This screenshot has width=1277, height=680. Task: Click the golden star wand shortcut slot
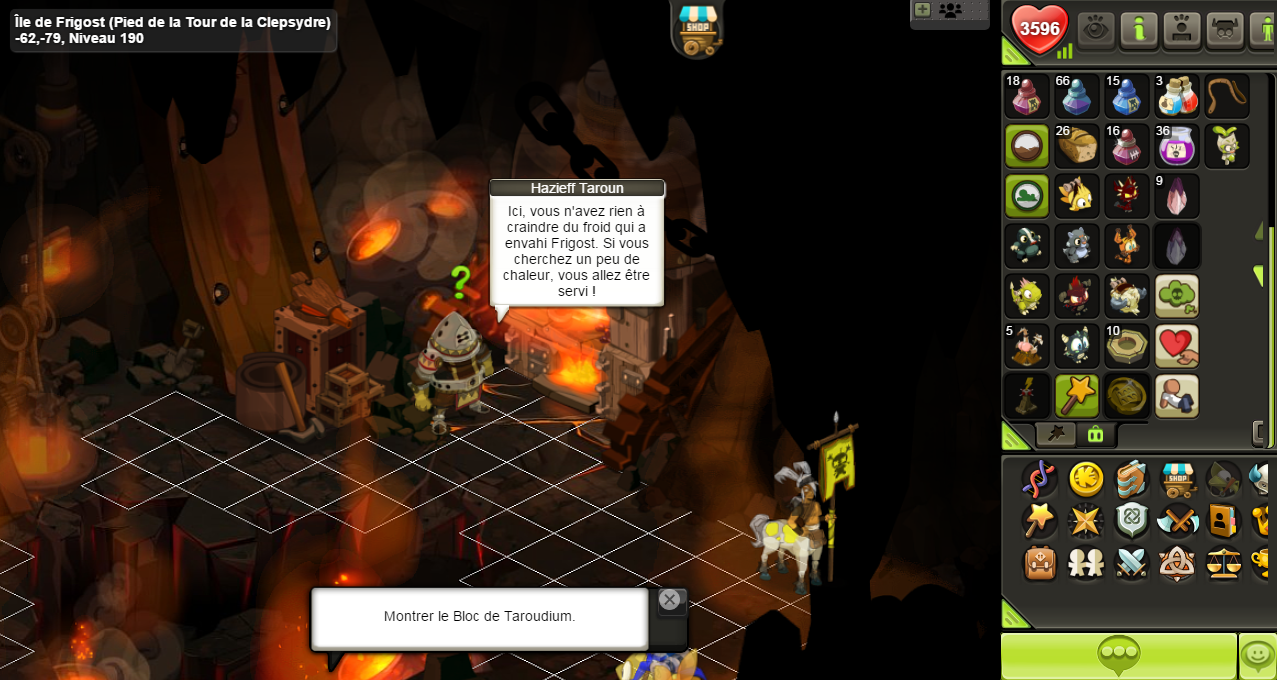tap(1077, 396)
